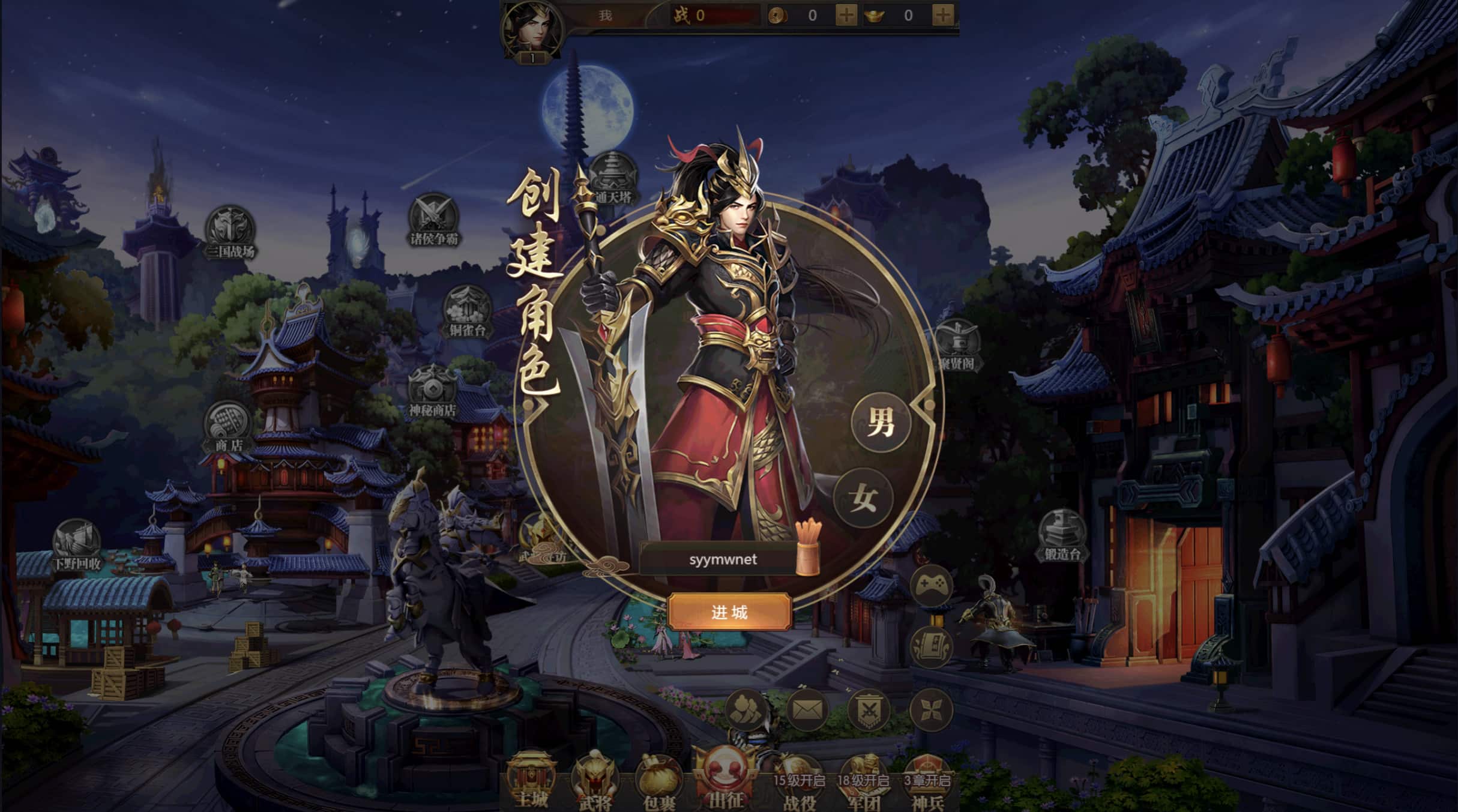Confirm with the 进城 button
The image size is (1458, 812).
tap(729, 612)
